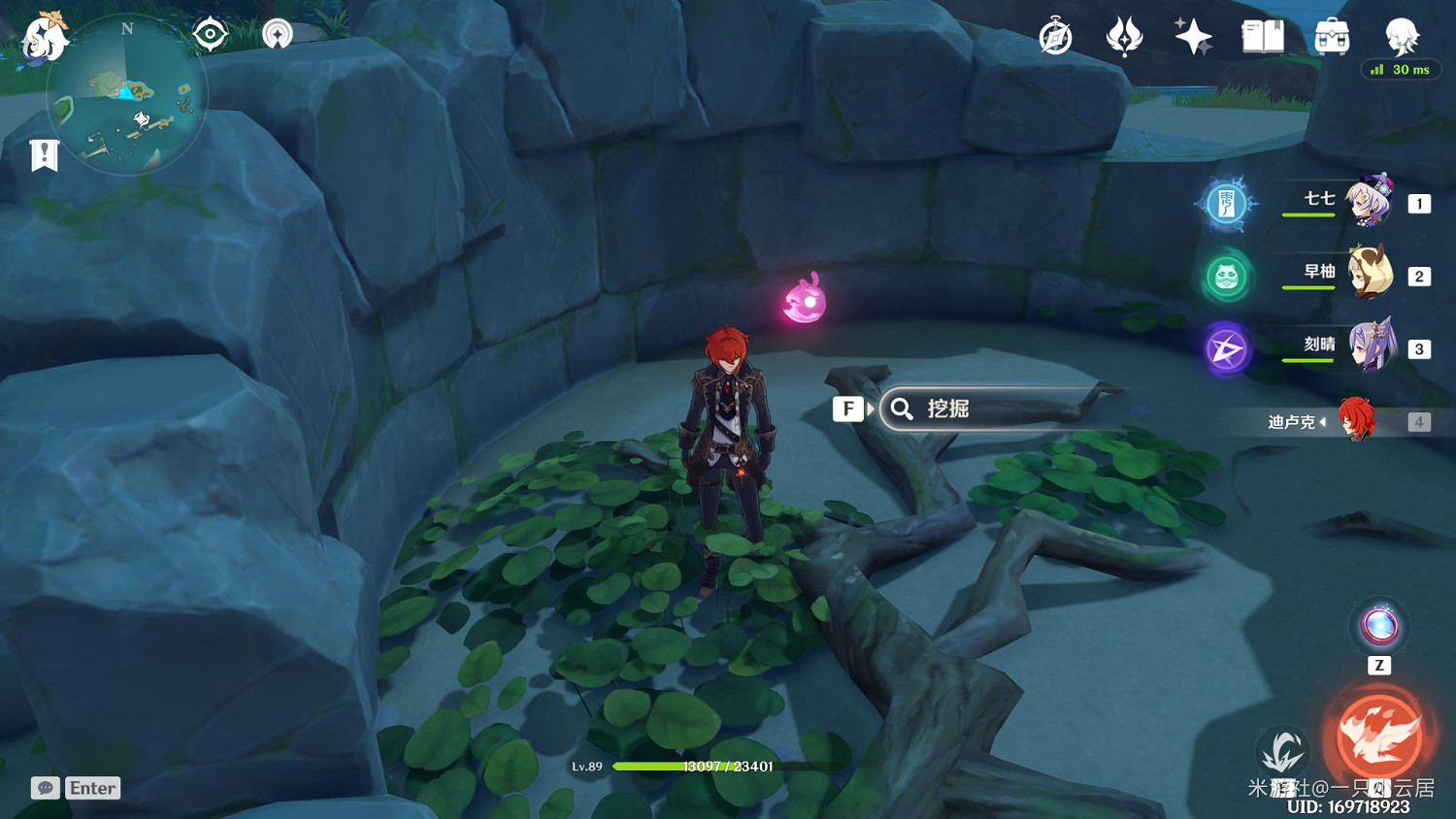Viewport: 1456px width, 819px height.
Task: Use the sprint ability icon
Action: (x=1283, y=751)
